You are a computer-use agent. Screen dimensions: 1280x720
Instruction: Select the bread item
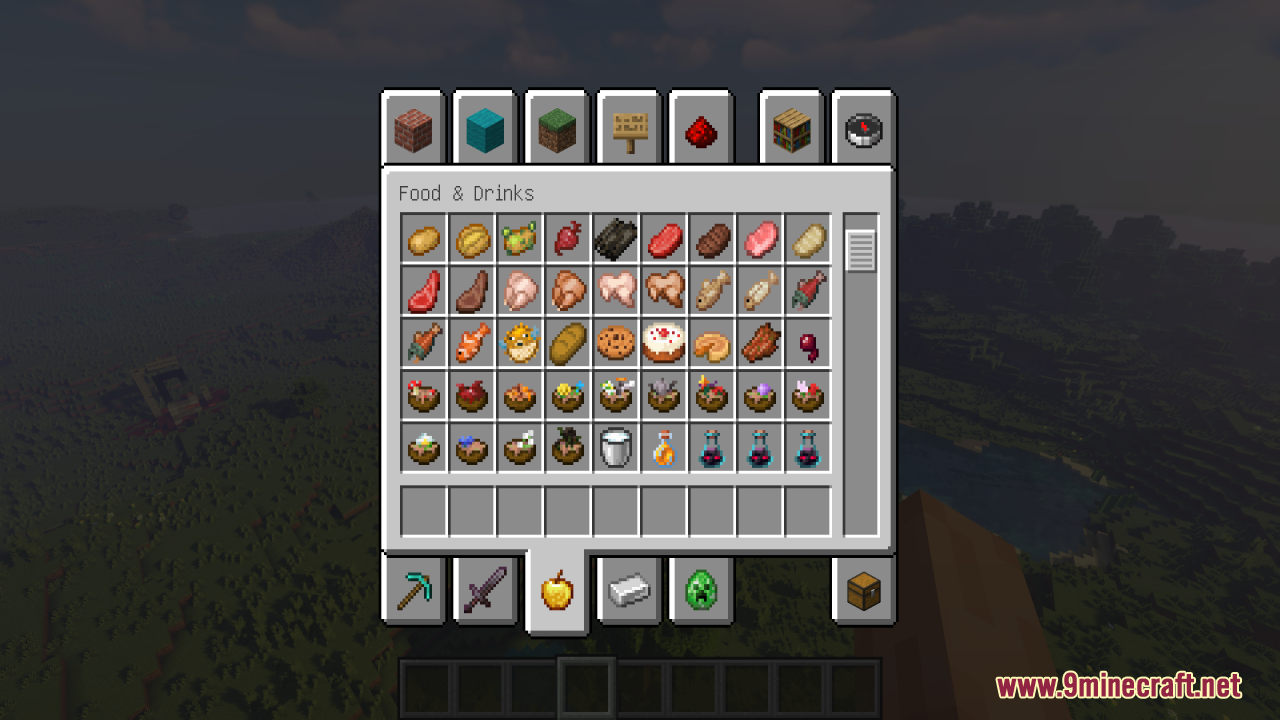pos(567,343)
